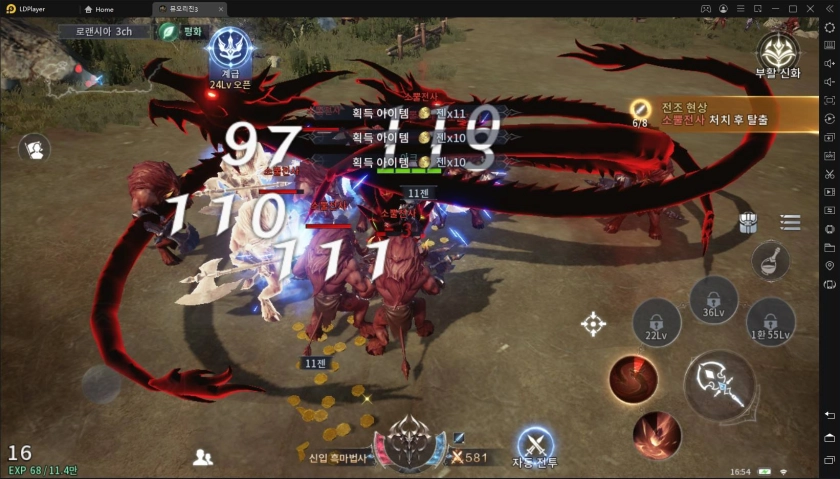
Task: Open the party members icon
Action: tap(203, 457)
